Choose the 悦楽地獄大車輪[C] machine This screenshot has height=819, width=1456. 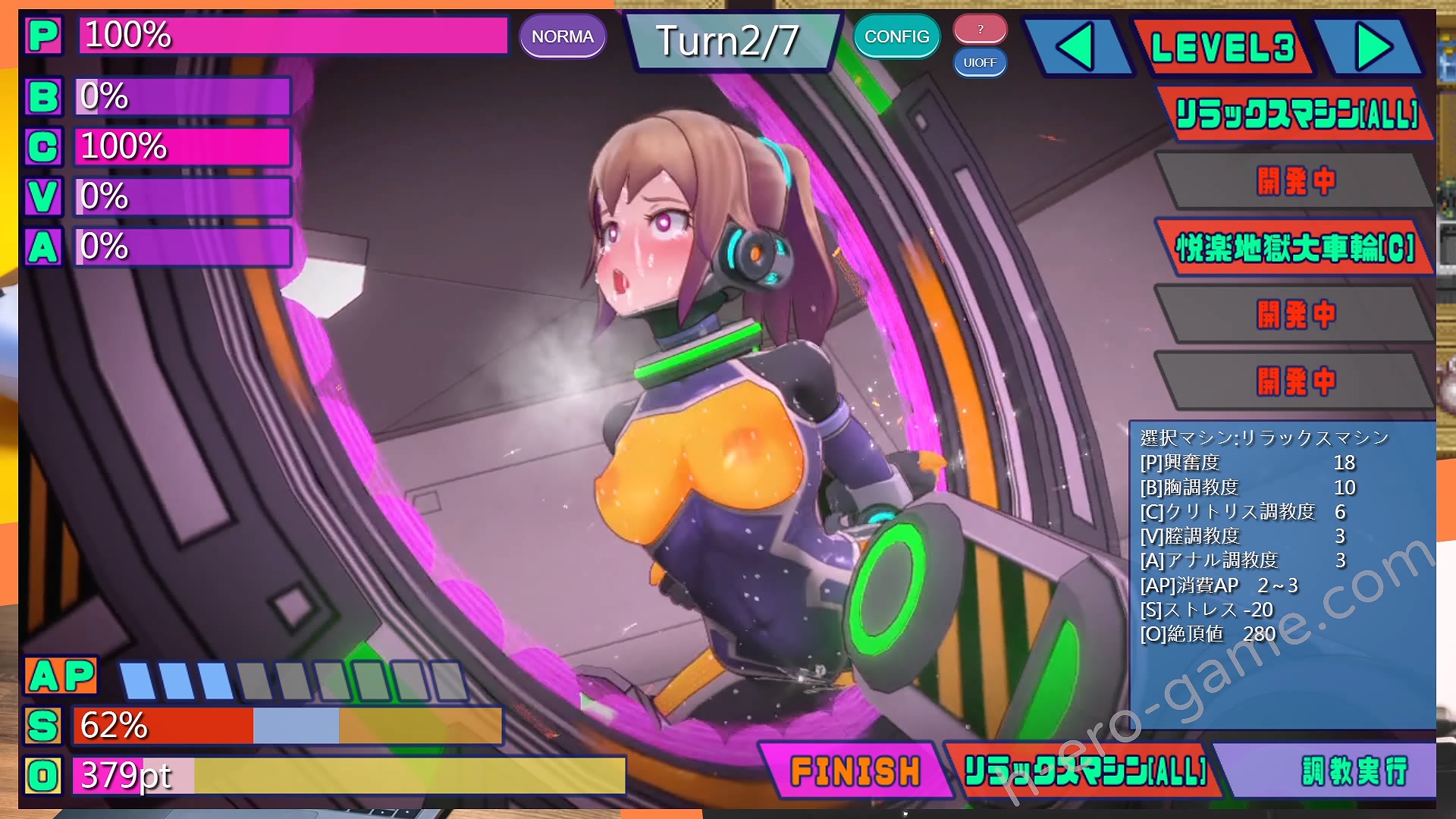click(1295, 247)
